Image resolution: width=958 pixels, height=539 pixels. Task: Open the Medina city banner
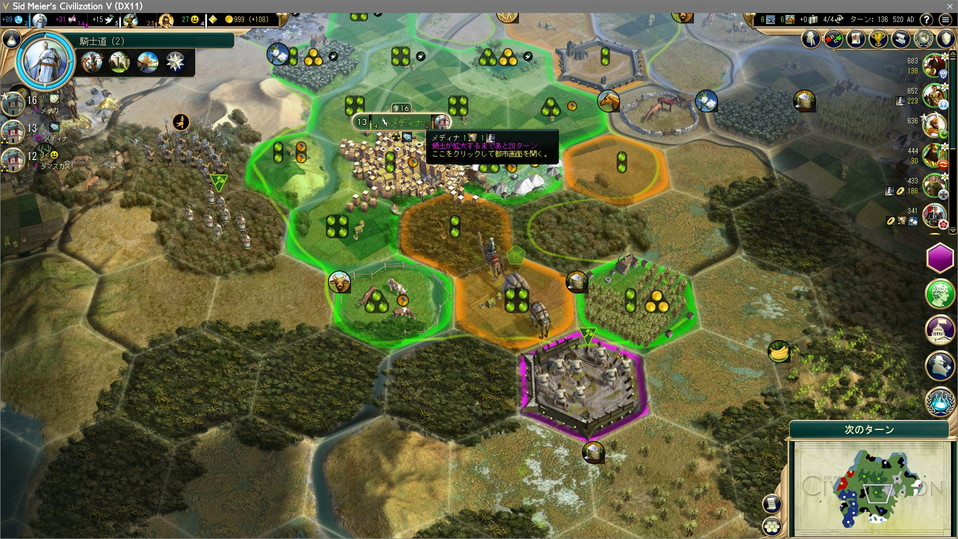point(406,122)
